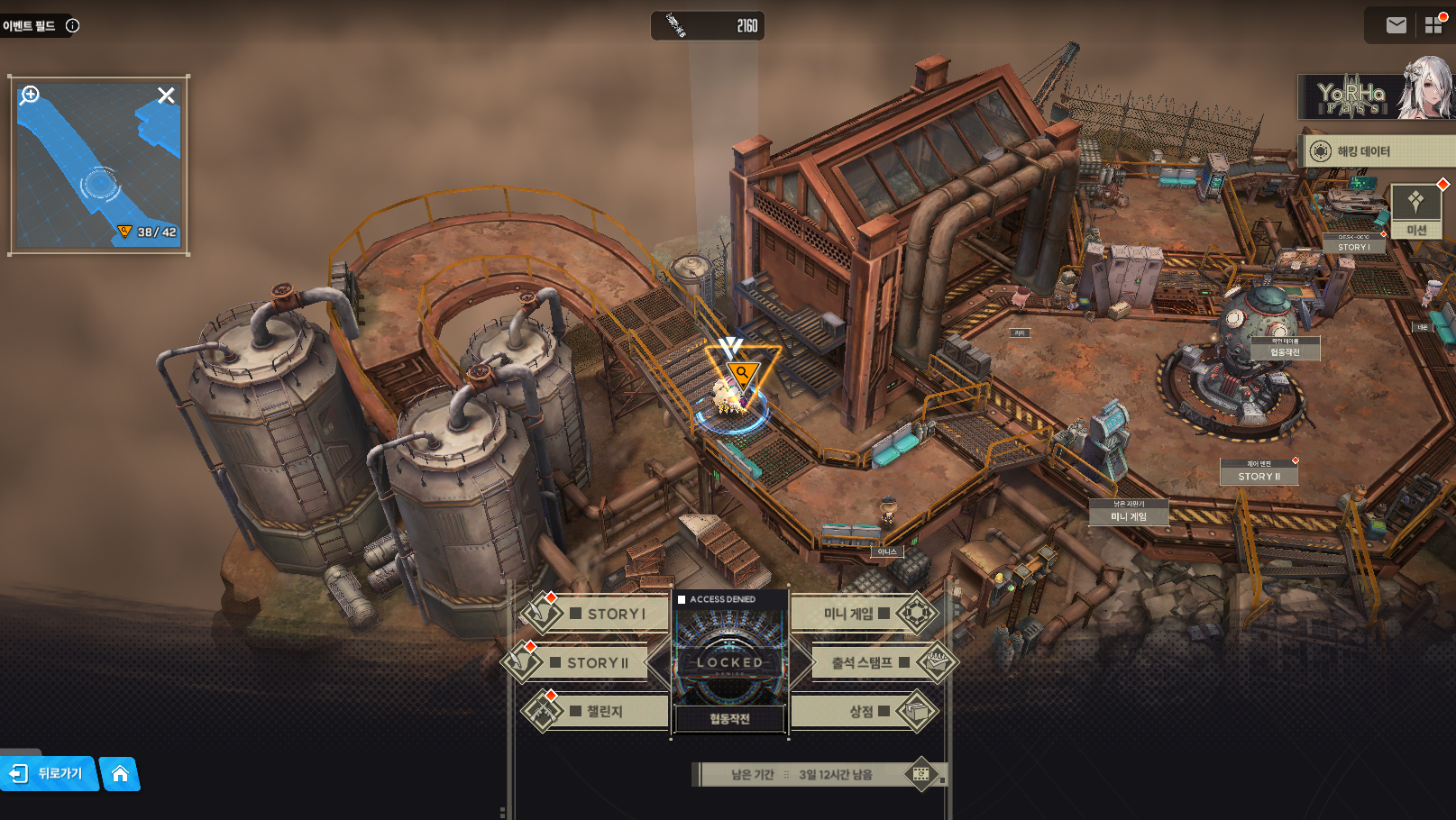The width and height of the screenshot is (1456, 820).
Task: Select the 미니 게임 map marker label
Action: tap(1129, 514)
